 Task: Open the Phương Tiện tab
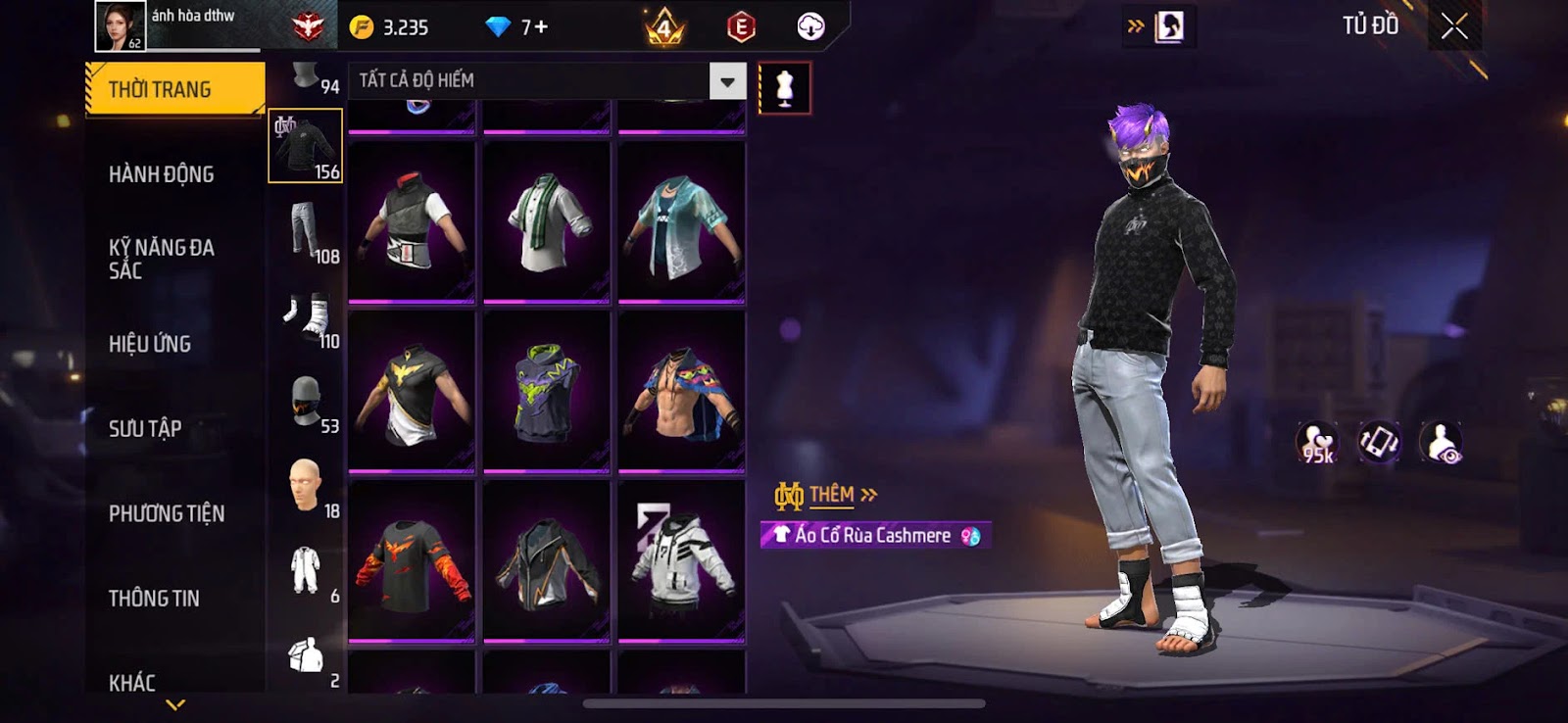pos(167,513)
